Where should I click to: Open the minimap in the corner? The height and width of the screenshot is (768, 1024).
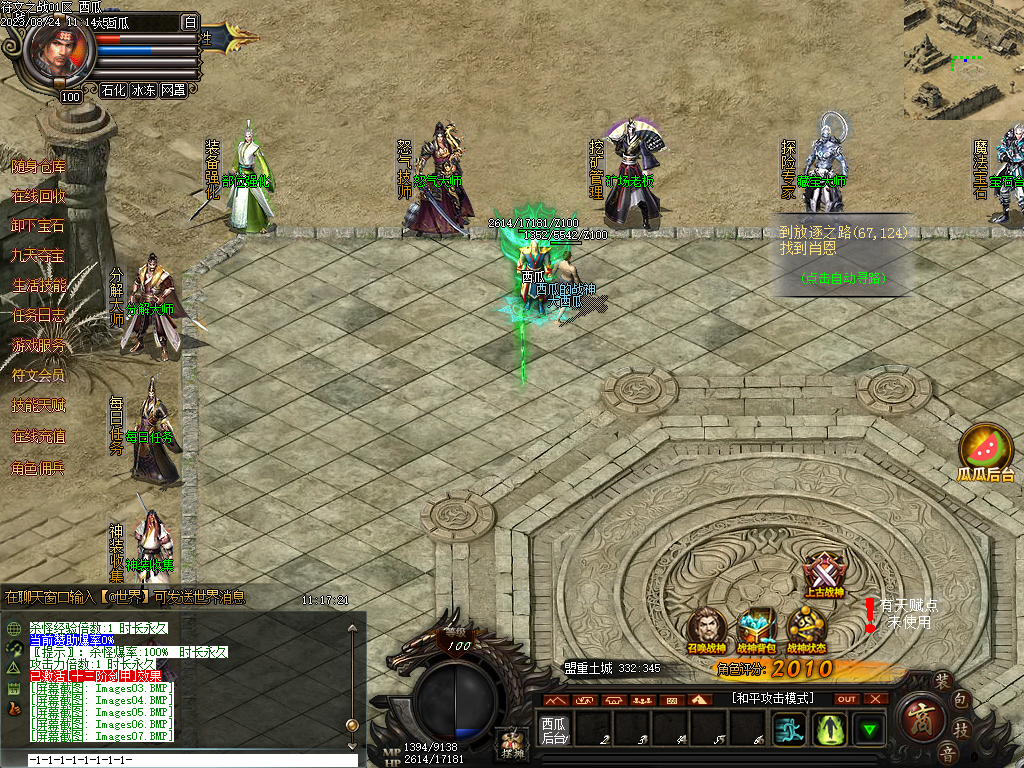point(964,60)
